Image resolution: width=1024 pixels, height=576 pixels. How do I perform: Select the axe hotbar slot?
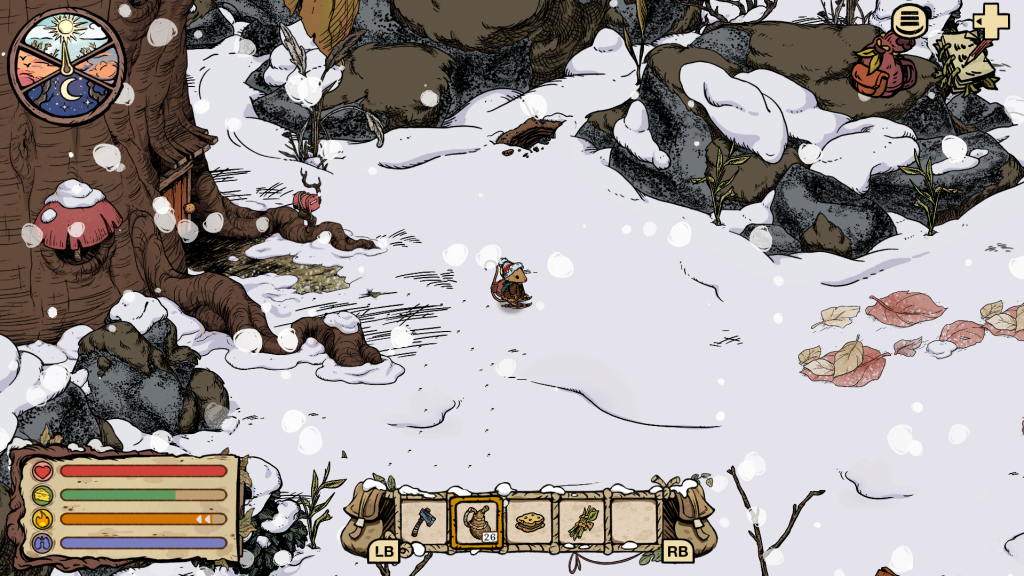tap(423, 520)
